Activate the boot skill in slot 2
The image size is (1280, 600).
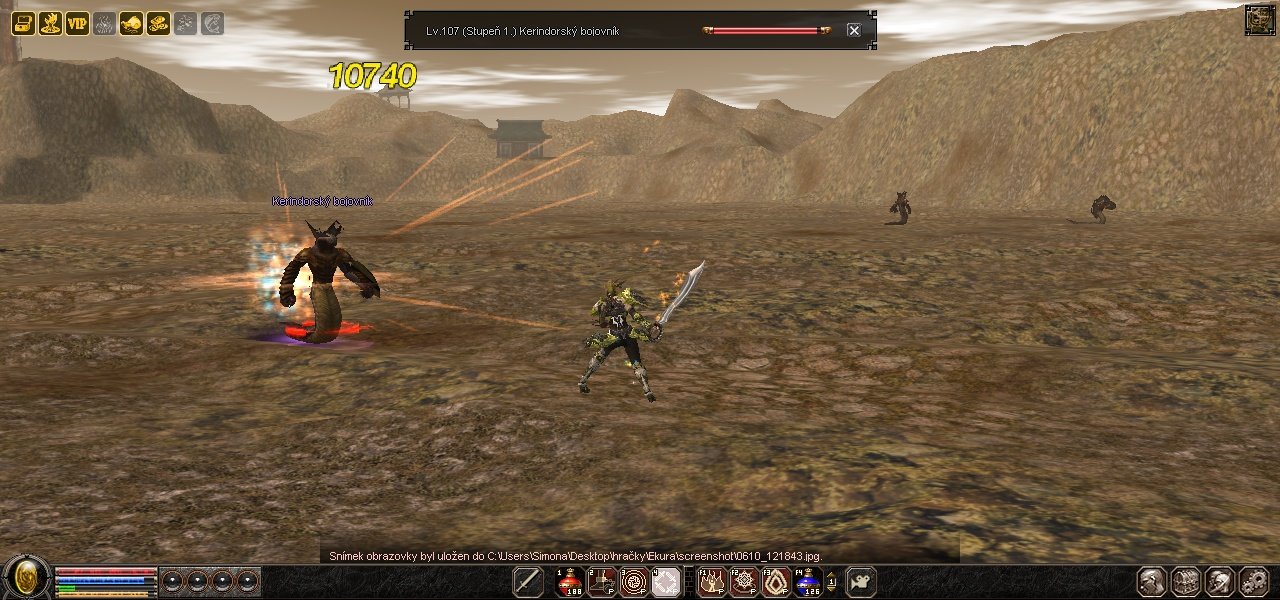coord(602,581)
